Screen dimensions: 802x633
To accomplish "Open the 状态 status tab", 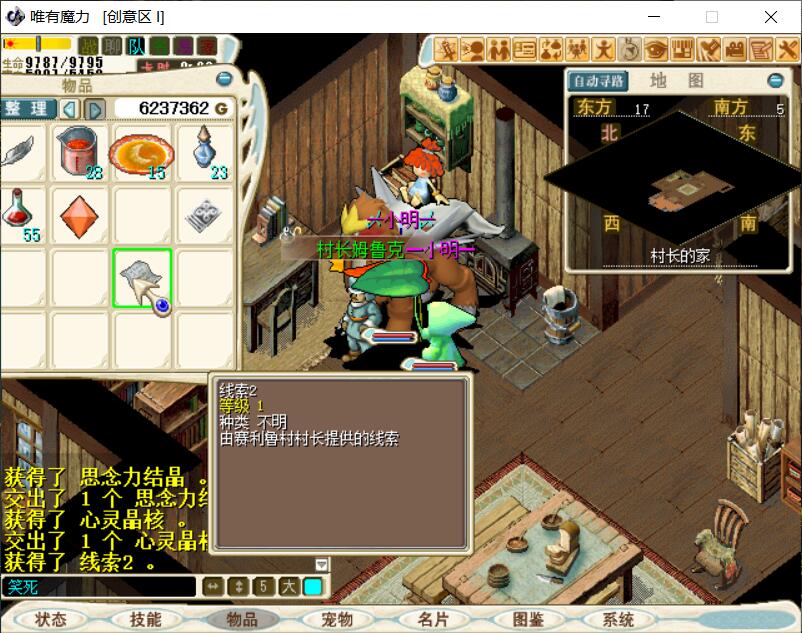I will (50, 619).
